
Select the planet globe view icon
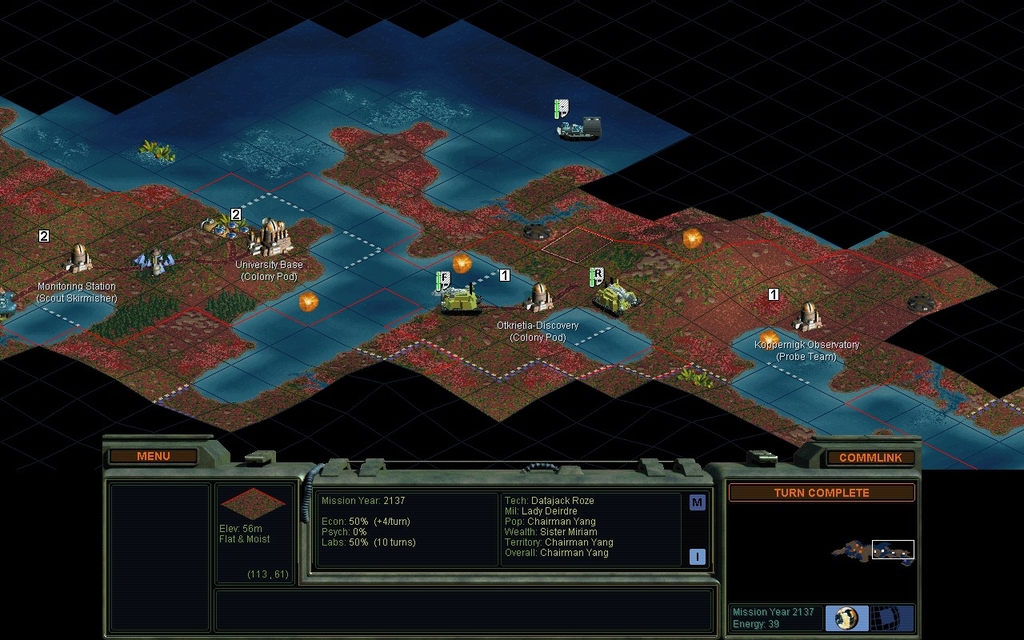tap(847, 617)
